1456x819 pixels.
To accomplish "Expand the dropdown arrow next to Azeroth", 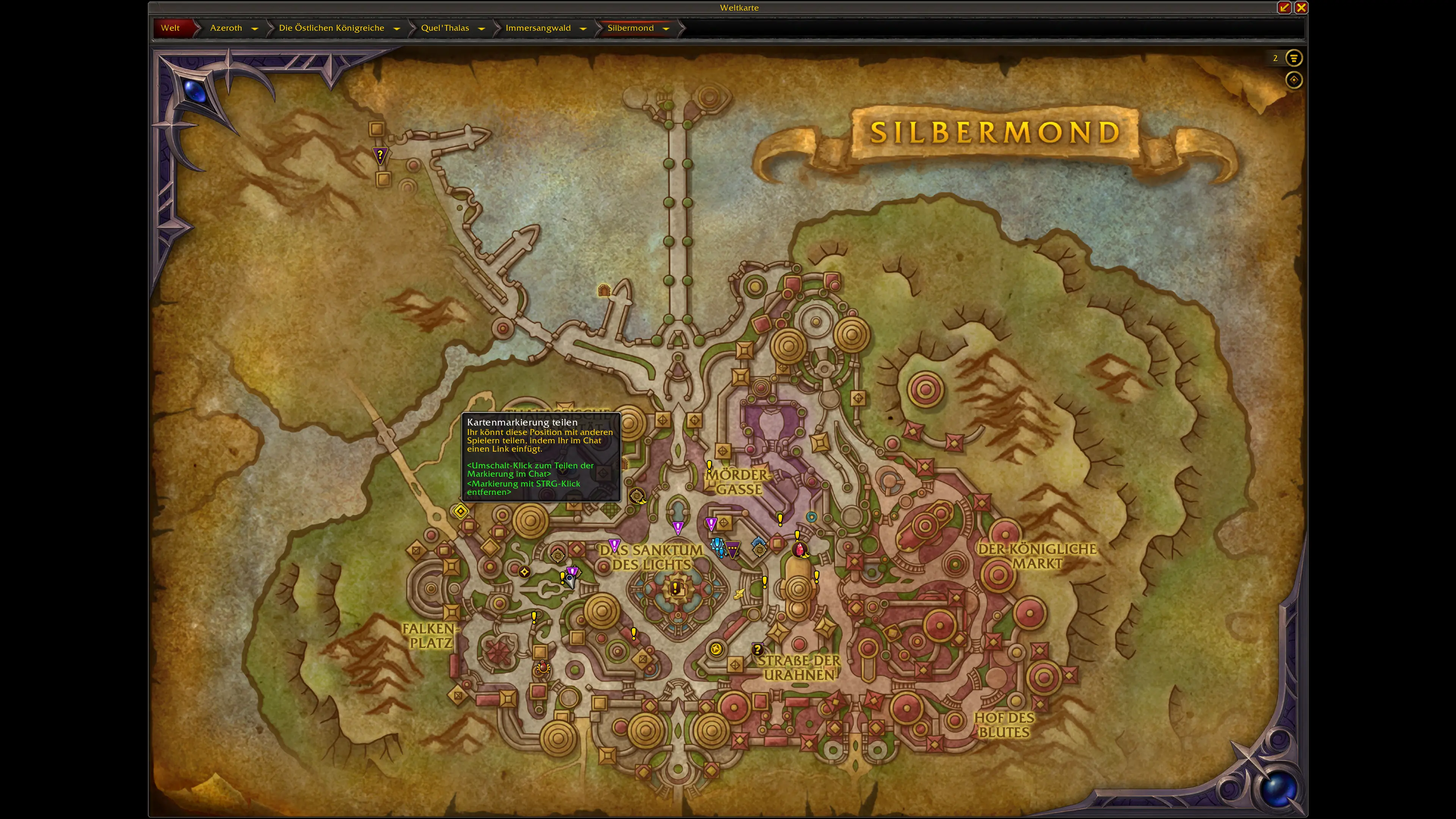I will tap(255, 28).
